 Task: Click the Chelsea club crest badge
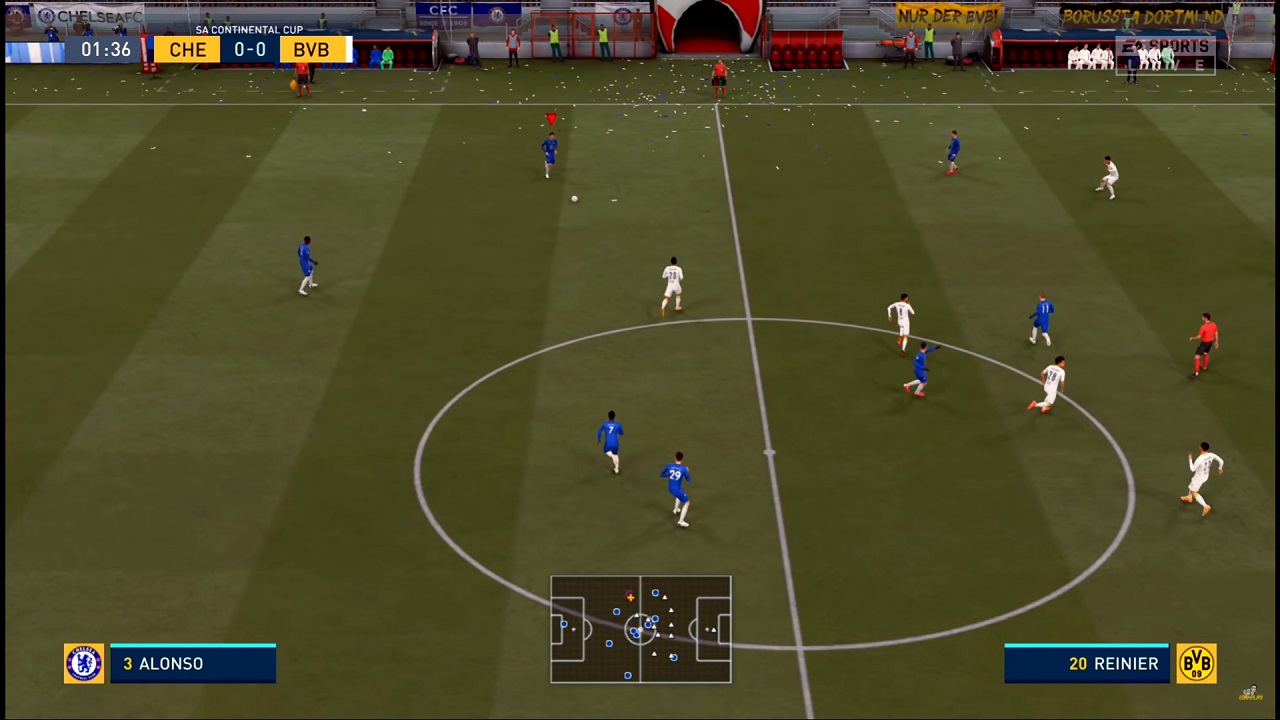84,663
